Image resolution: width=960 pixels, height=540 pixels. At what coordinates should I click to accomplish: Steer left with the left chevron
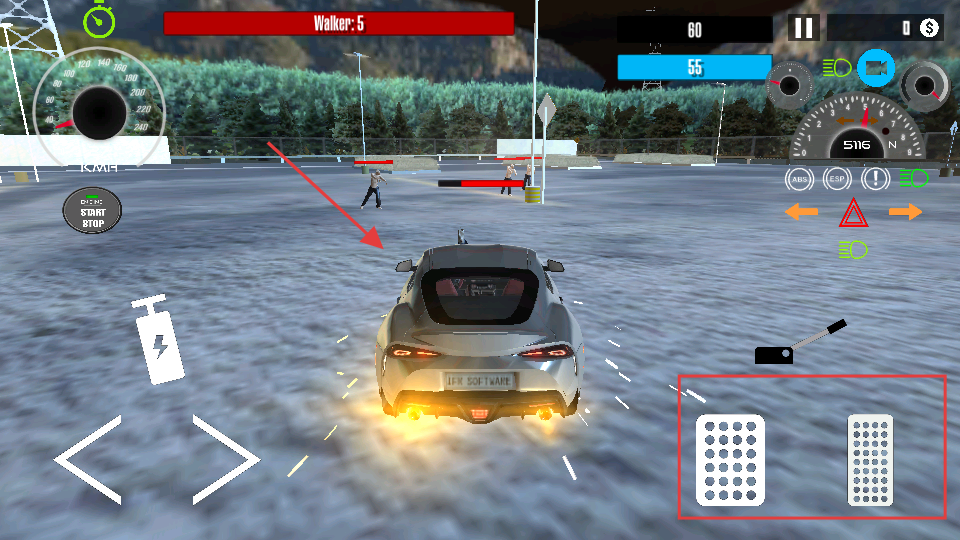pos(89,460)
